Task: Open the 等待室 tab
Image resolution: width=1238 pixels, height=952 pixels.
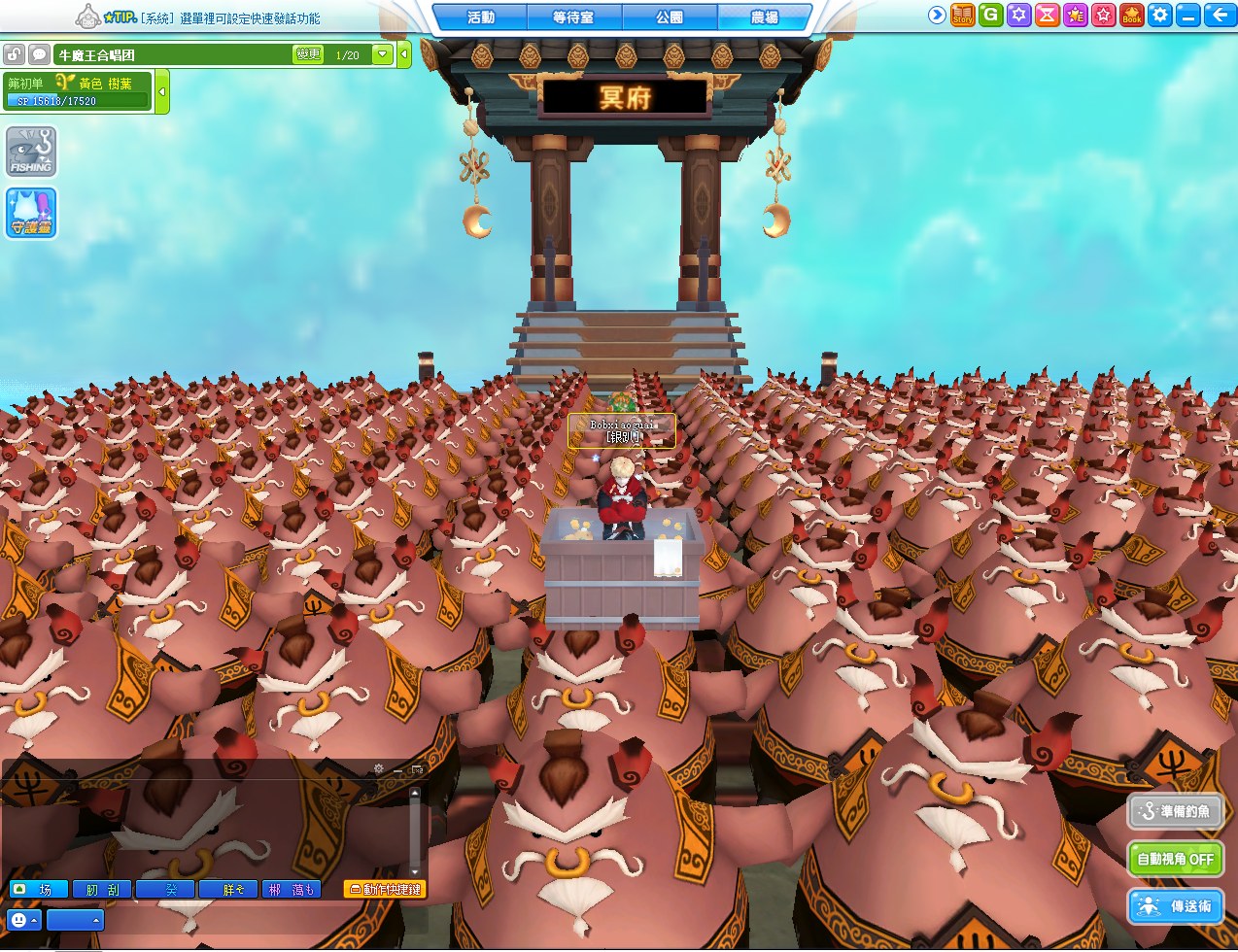Action: [573, 17]
